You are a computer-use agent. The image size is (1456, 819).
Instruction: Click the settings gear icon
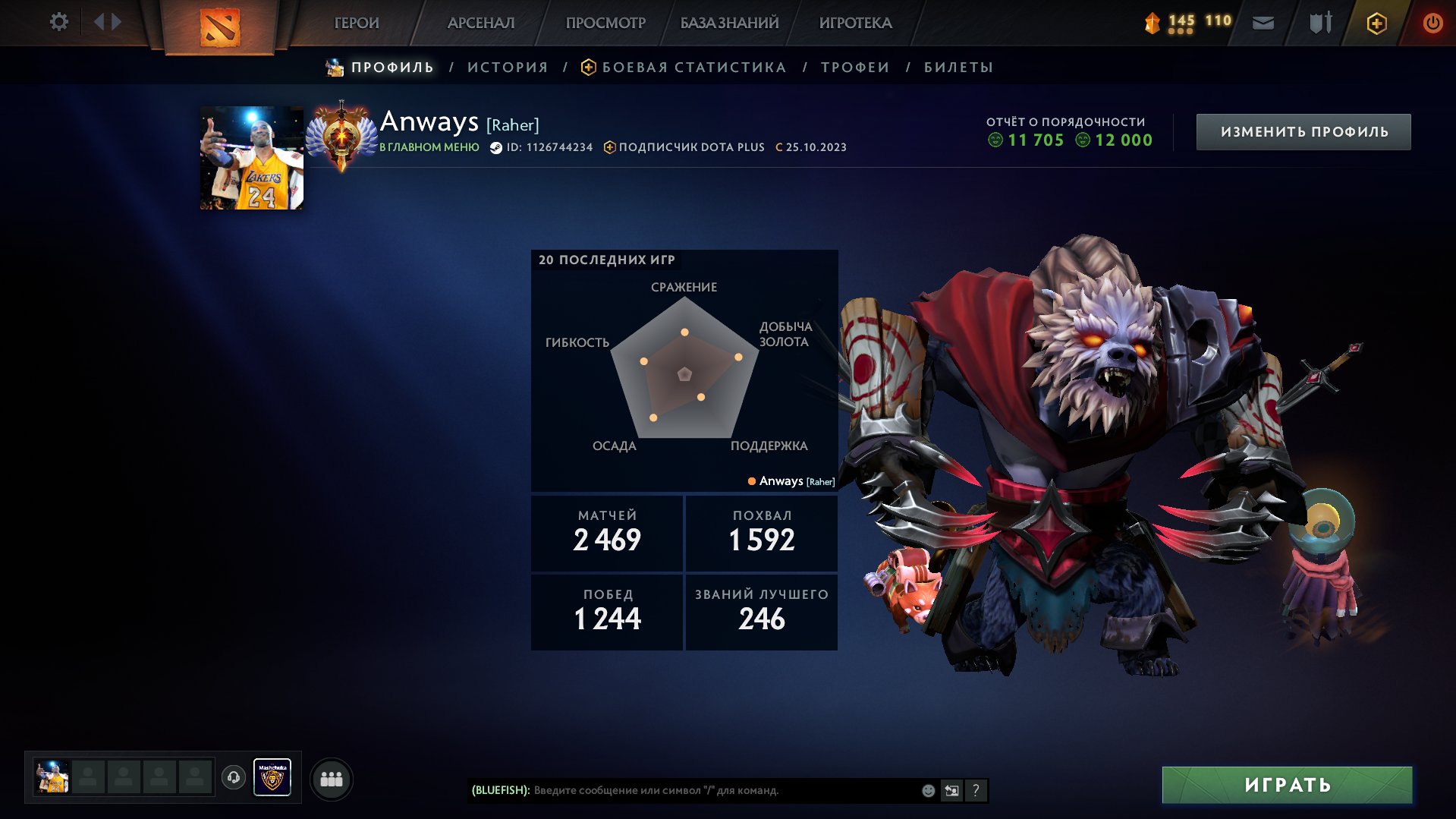click(x=58, y=22)
